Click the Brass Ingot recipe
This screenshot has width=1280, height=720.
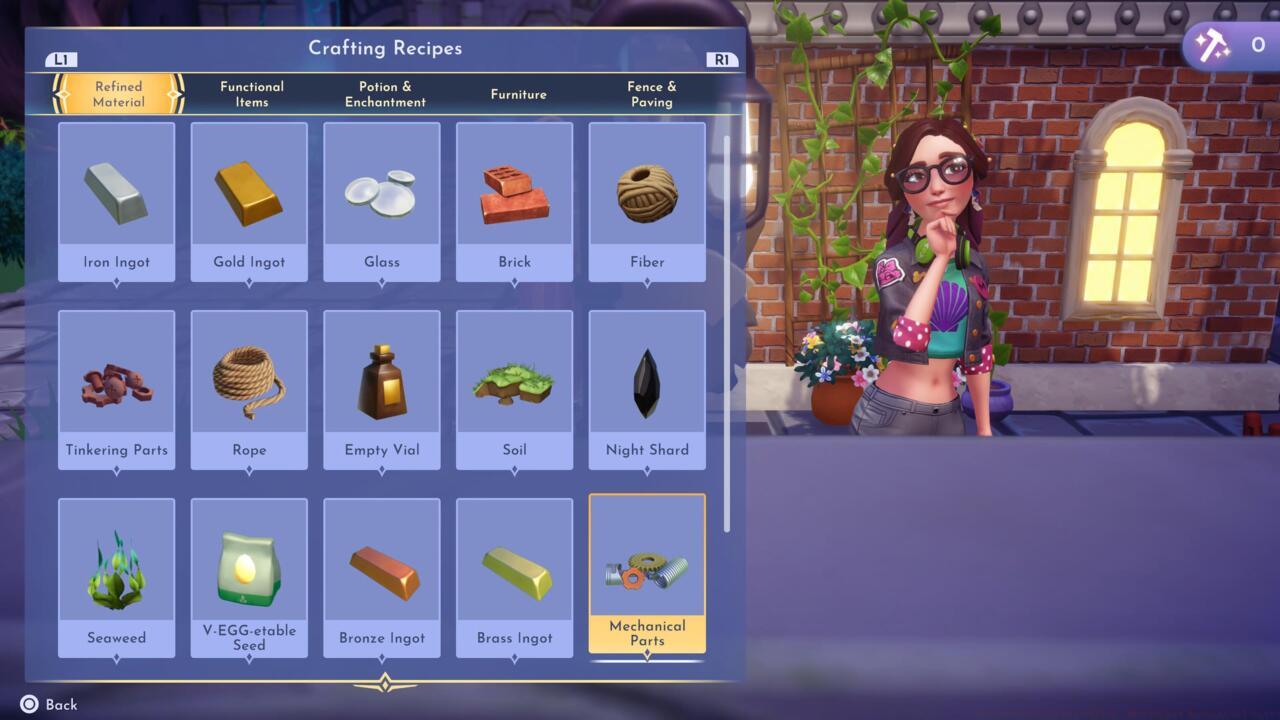point(514,578)
